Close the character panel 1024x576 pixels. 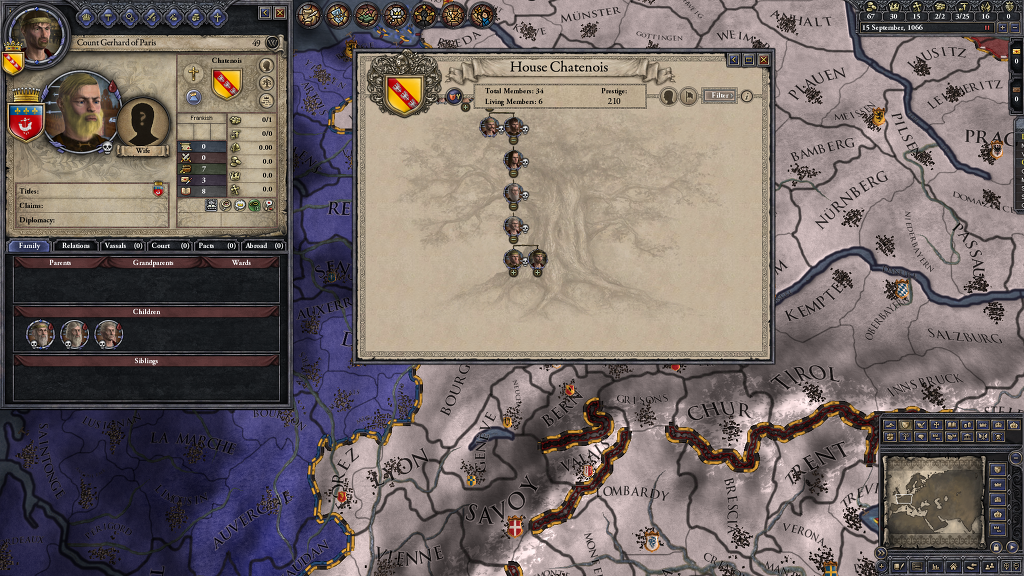point(280,12)
